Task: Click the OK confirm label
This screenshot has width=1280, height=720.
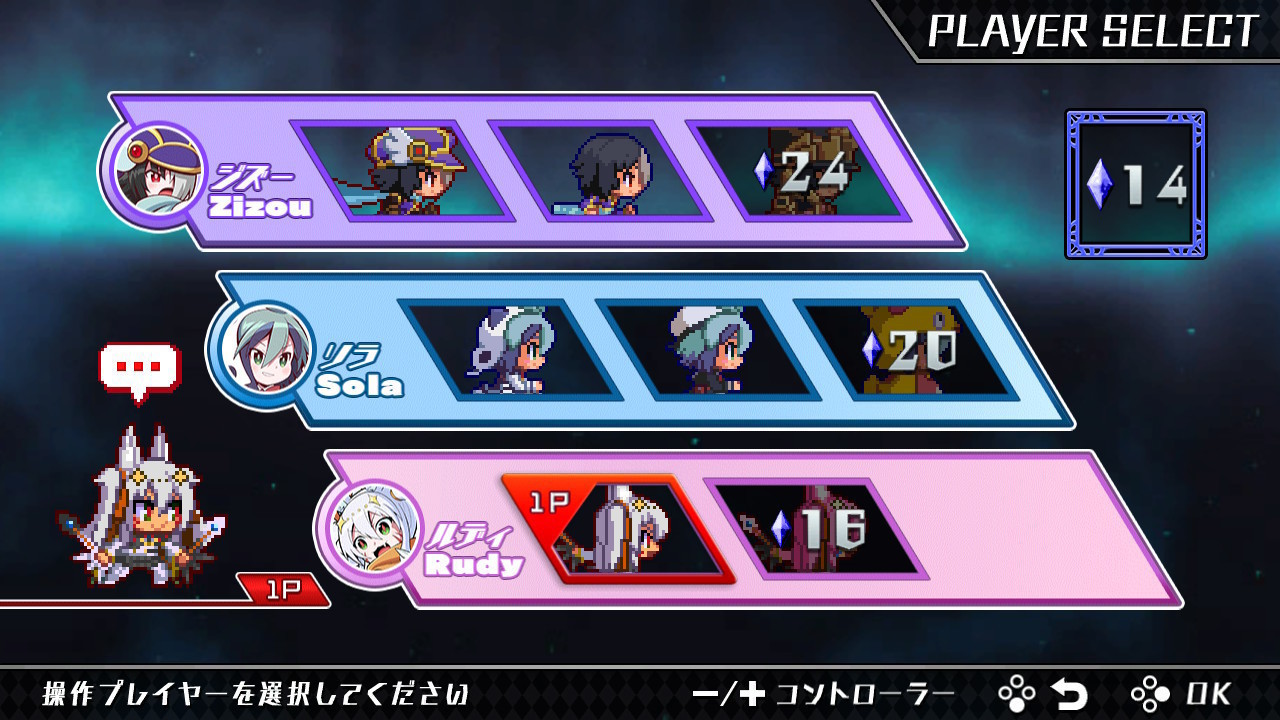Action: pyautogui.click(x=1209, y=693)
